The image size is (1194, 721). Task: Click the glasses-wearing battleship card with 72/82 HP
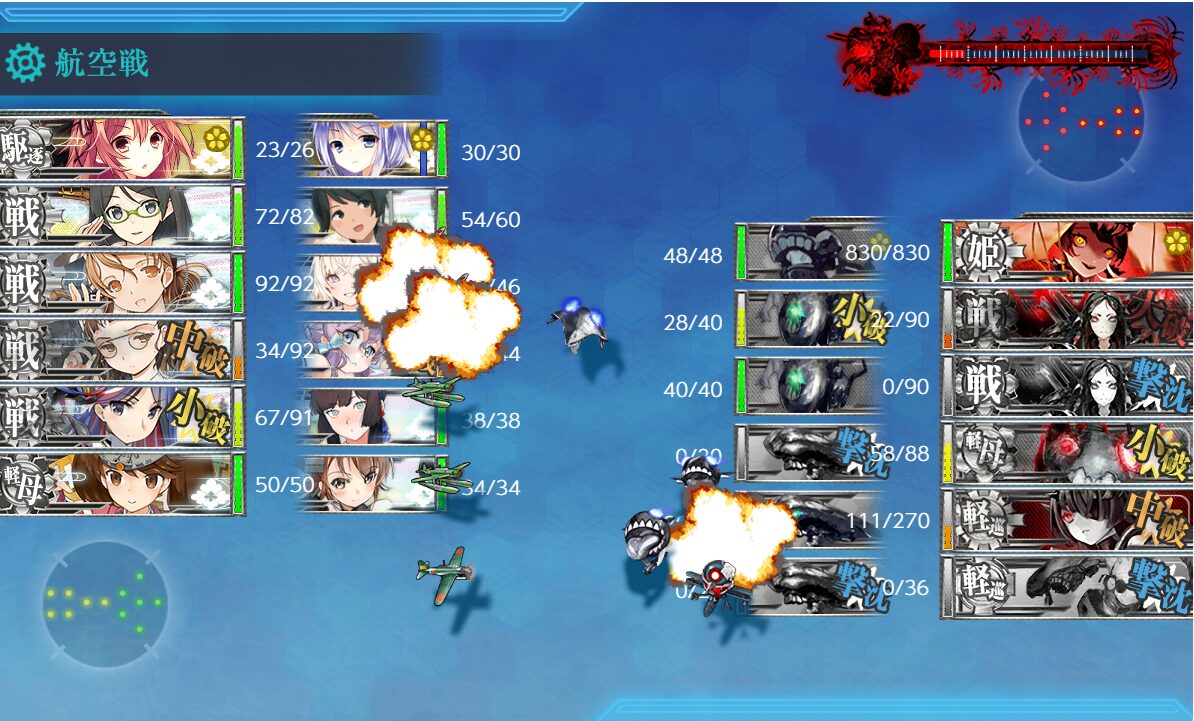(122, 215)
